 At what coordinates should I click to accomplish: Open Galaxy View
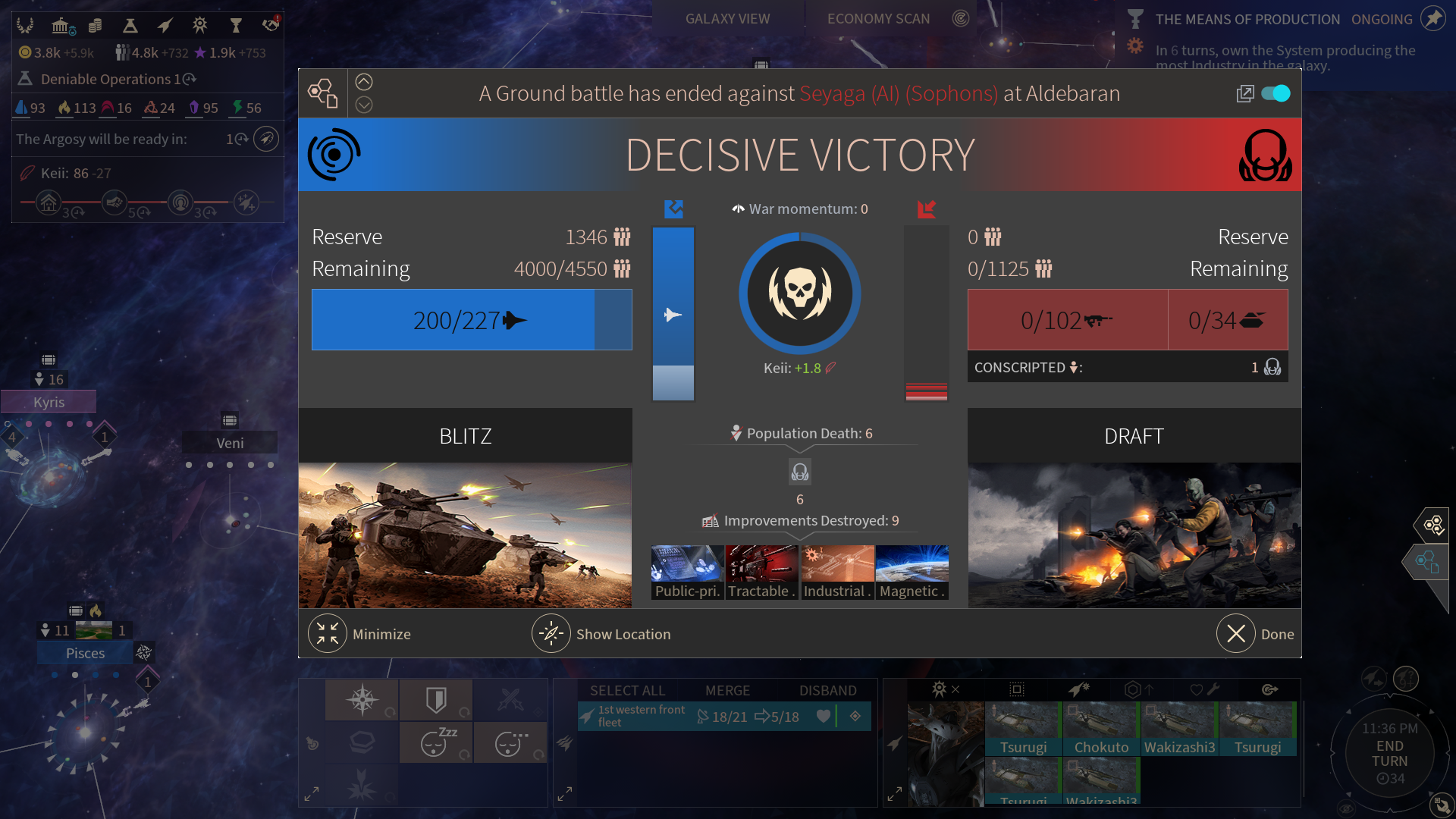pos(727,19)
